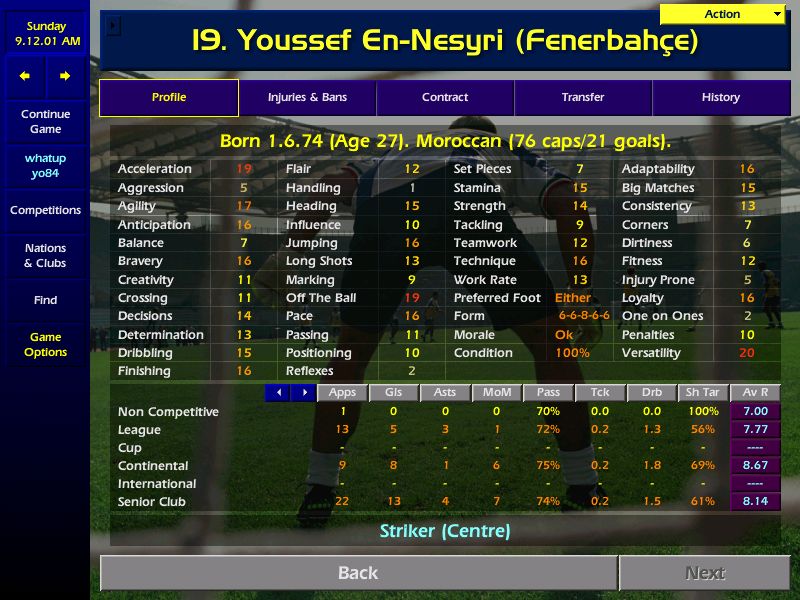Go back with the Back button

tap(358, 573)
